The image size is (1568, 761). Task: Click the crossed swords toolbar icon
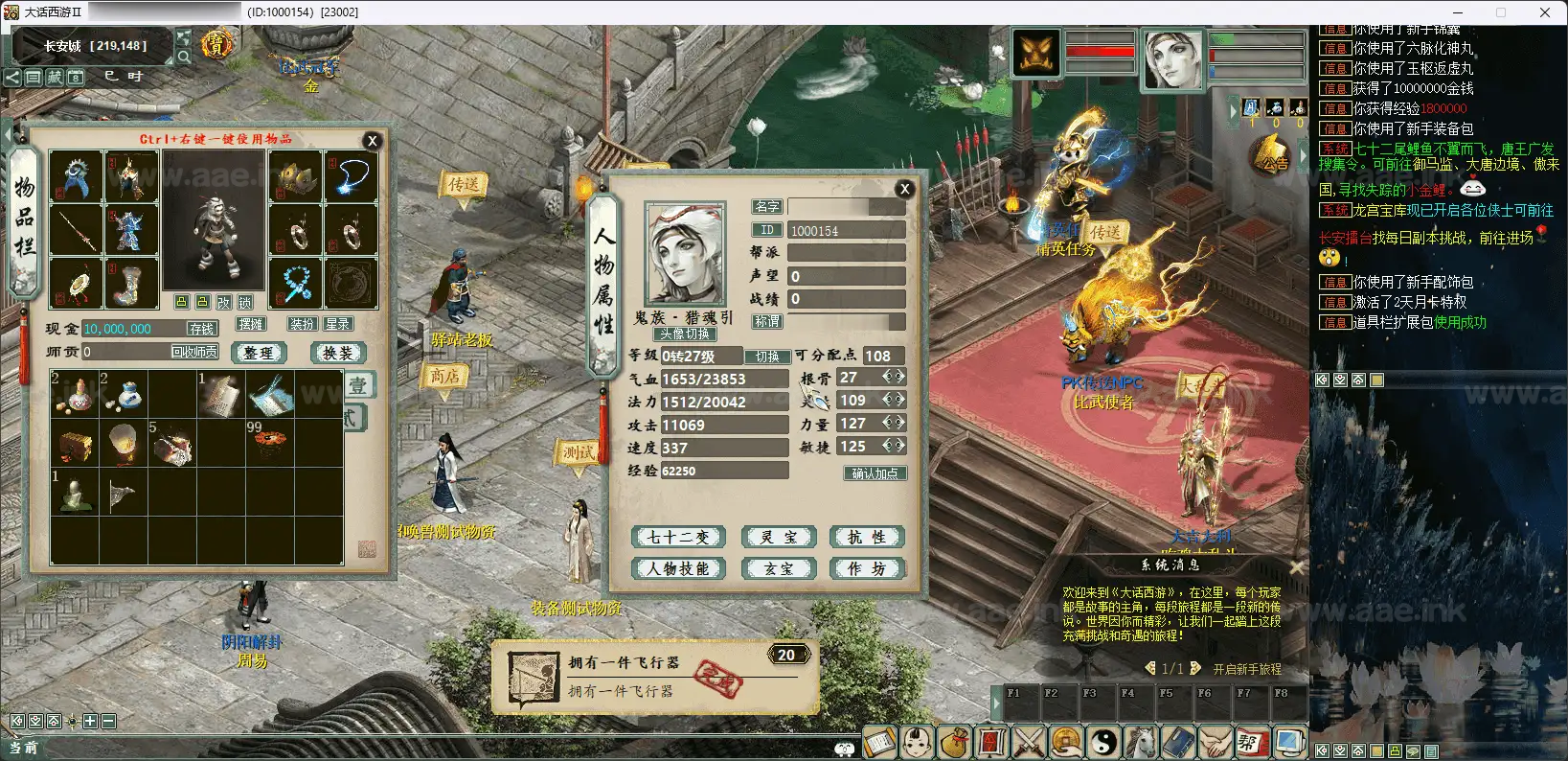click(1029, 742)
